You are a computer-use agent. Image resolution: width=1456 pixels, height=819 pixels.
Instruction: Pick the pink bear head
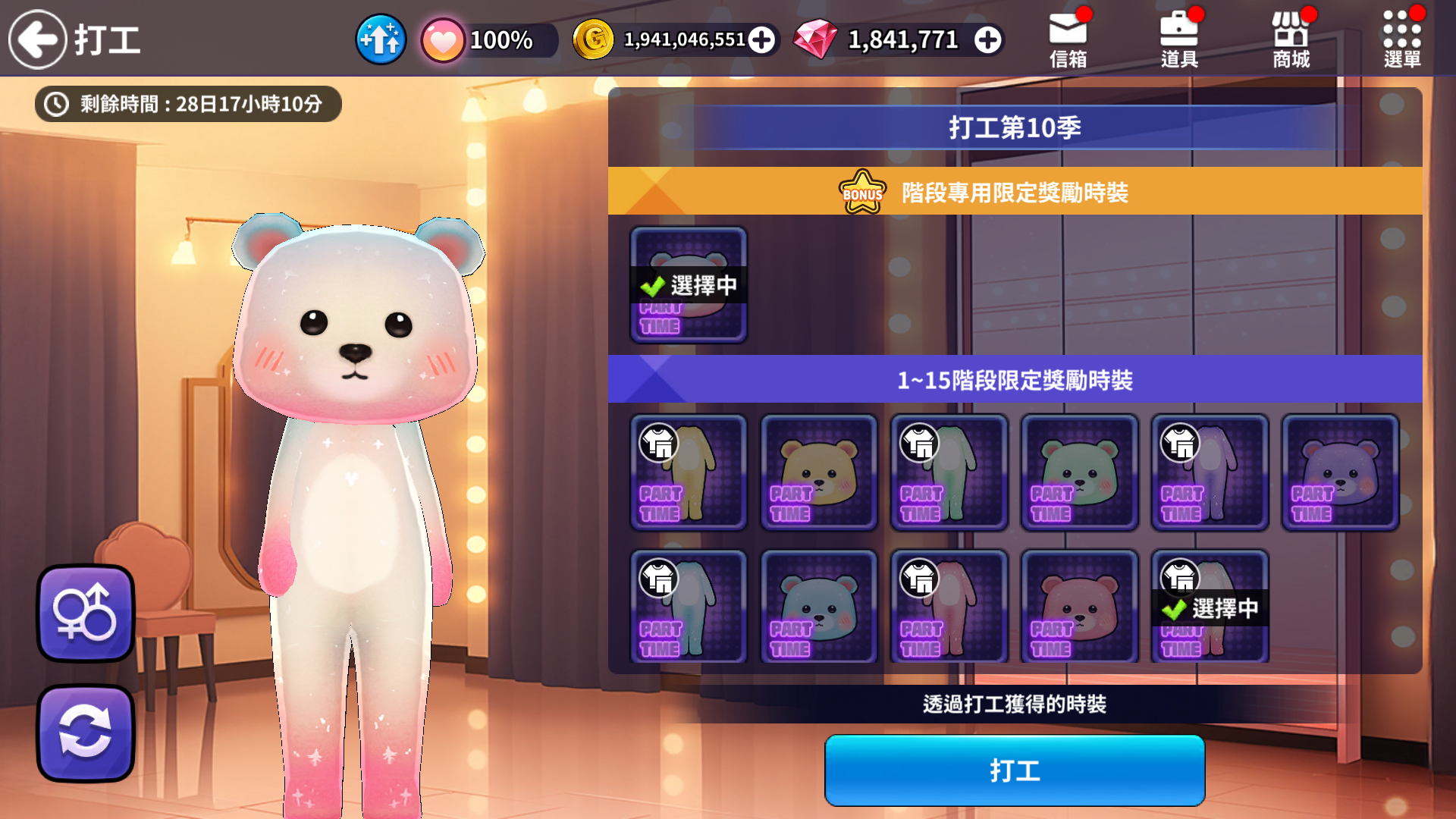(1080, 607)
